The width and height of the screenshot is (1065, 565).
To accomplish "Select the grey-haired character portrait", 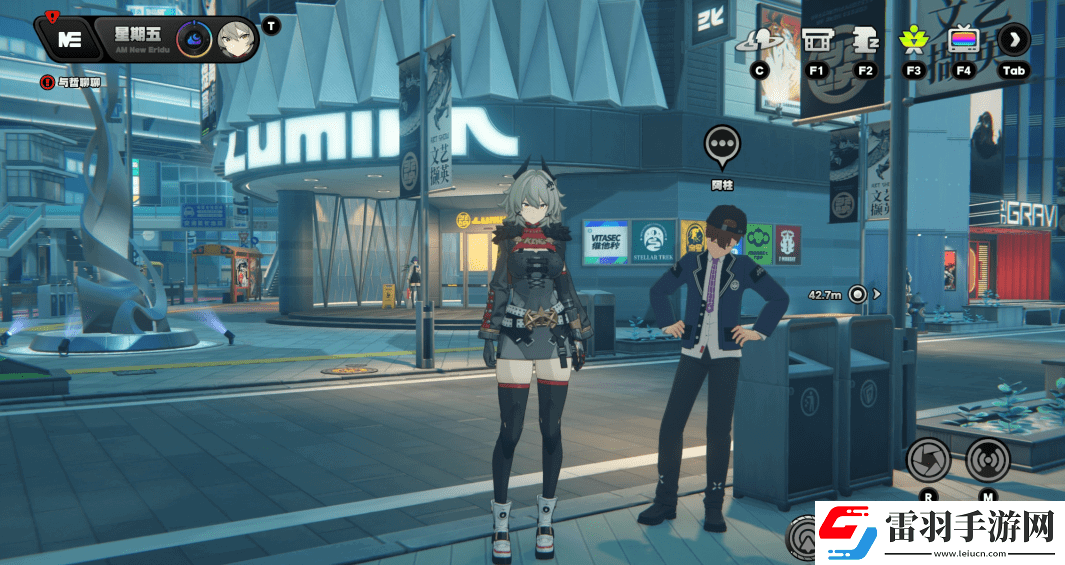I will (x=235, y=40).
